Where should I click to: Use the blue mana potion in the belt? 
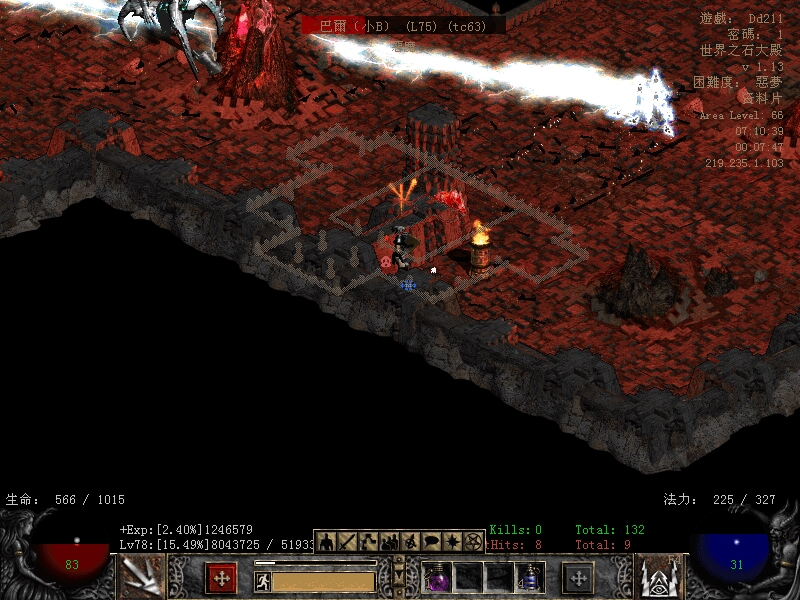coord(530,579)
